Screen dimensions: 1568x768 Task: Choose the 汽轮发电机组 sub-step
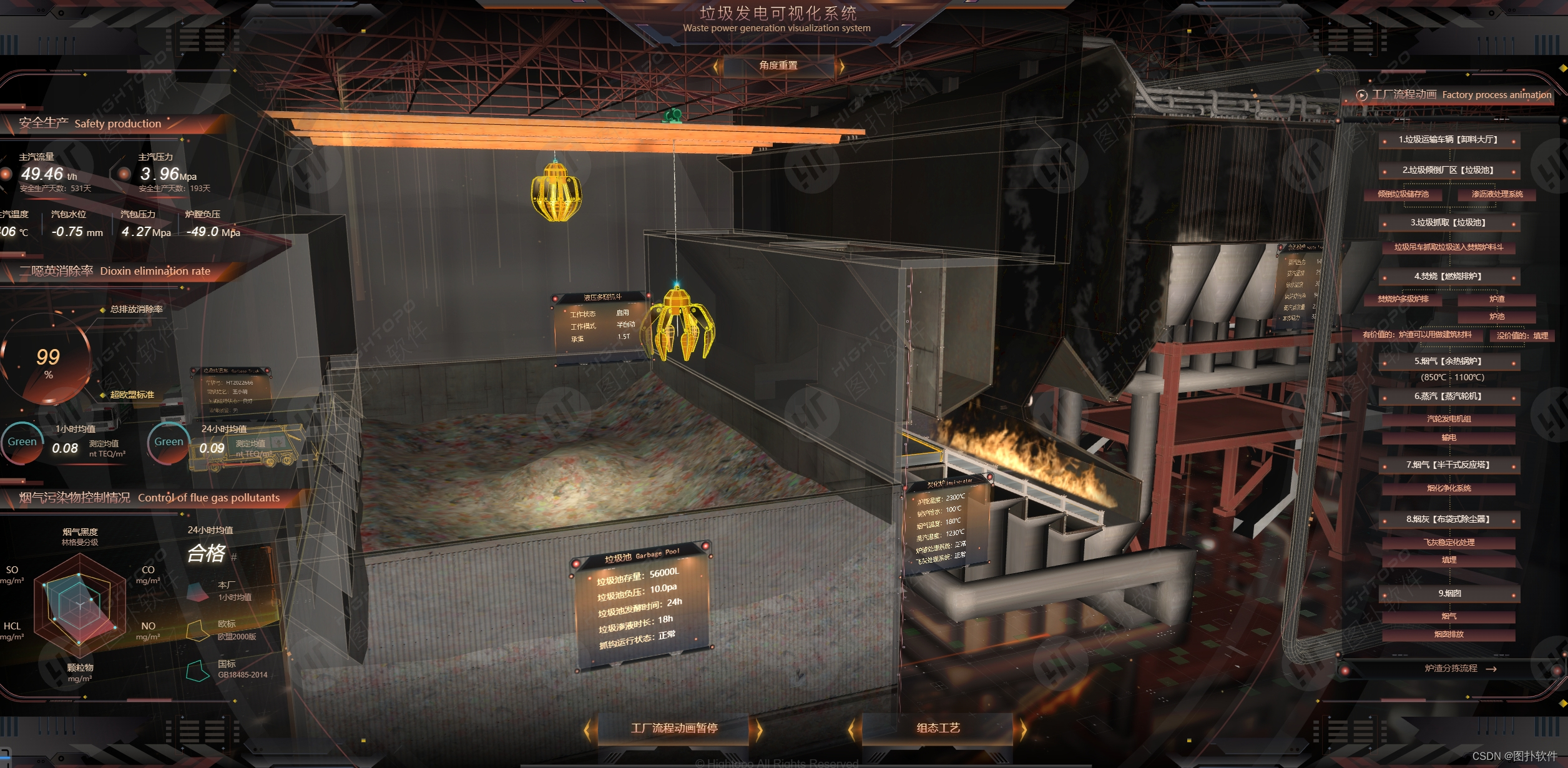pos(1449,419)
